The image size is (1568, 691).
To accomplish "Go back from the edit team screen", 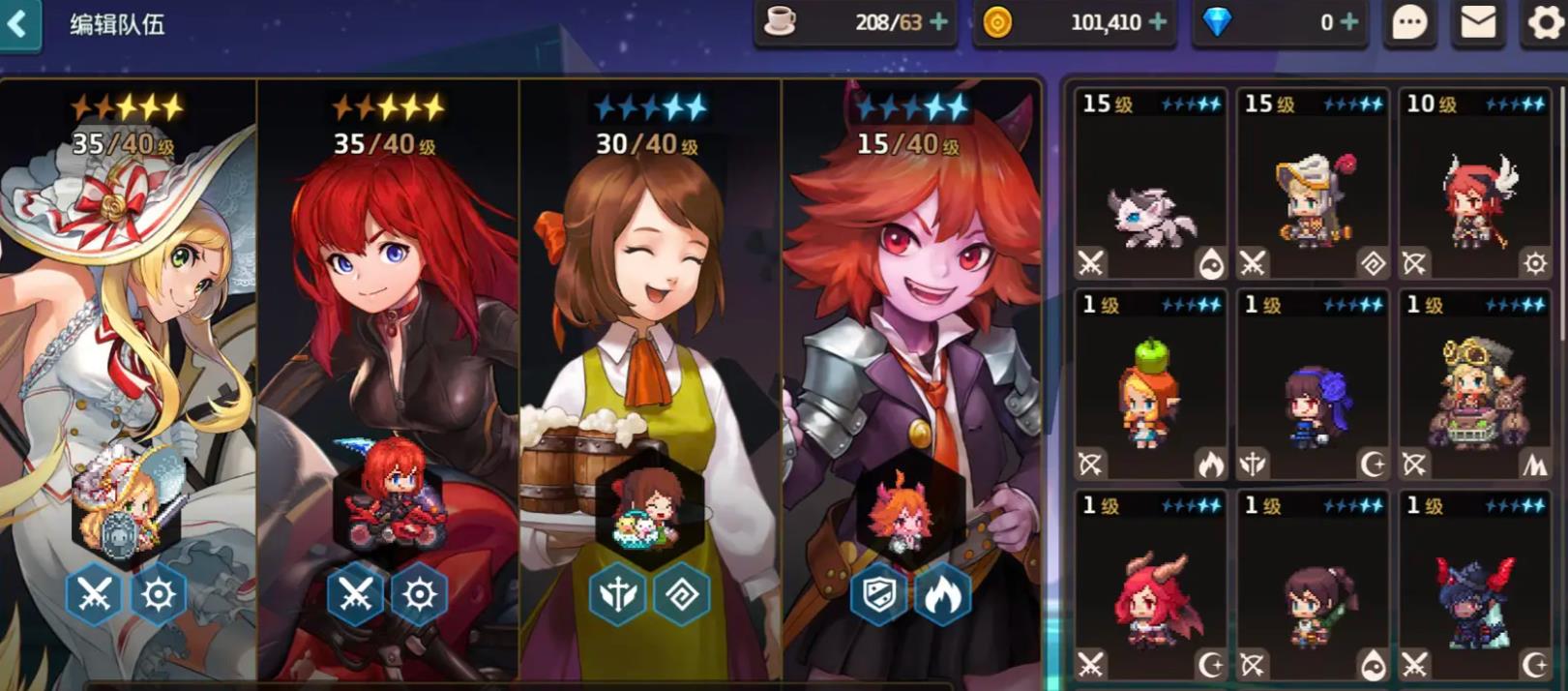I will [19, 23].
